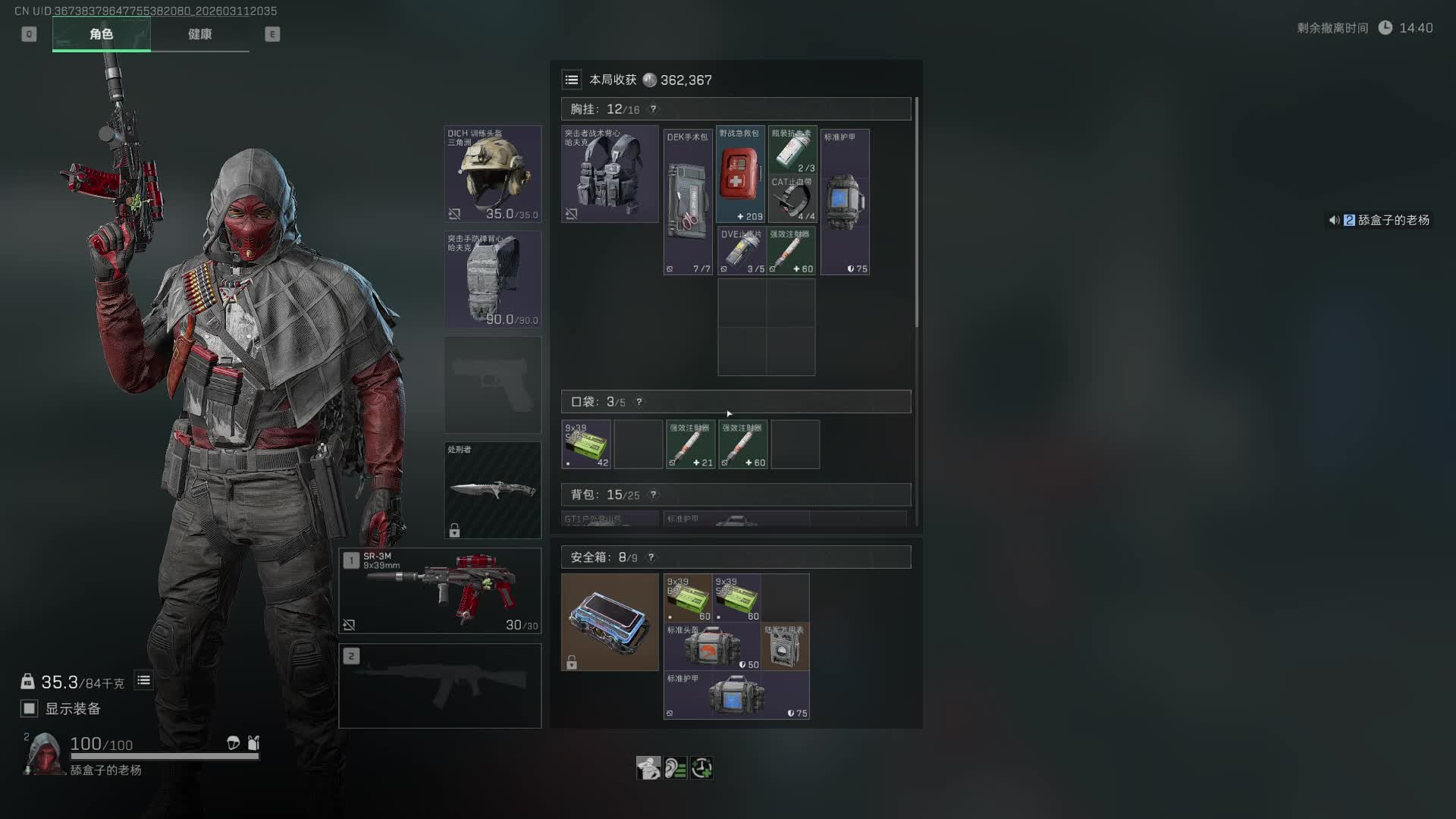Choose the CAT止血带 tourniquet item
The image size is (1456, 819).
tap(792, 199)
